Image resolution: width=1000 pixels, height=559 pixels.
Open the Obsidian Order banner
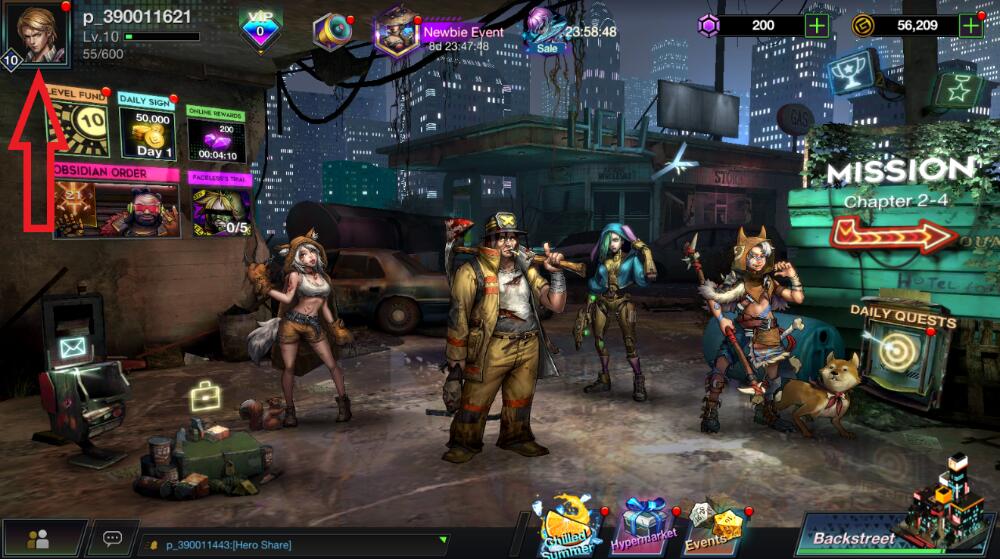(115, 203)
